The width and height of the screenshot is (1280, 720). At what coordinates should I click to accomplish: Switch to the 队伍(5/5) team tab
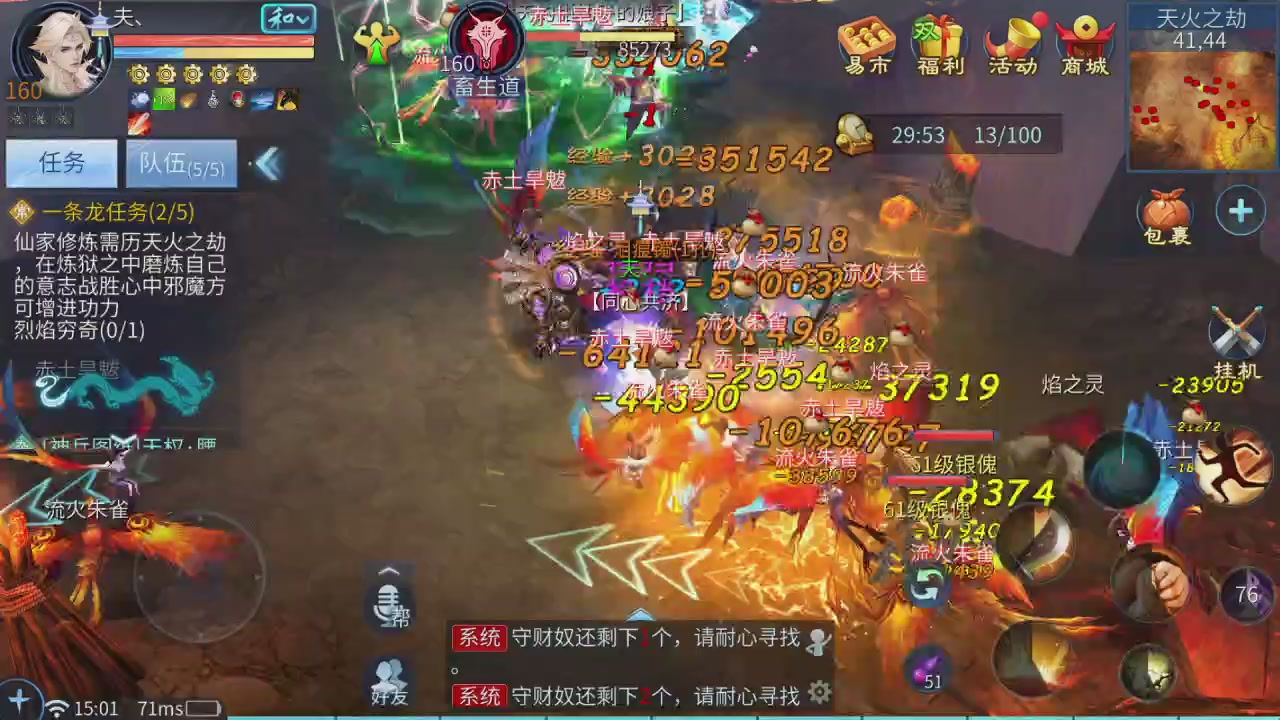pos(182,164)
